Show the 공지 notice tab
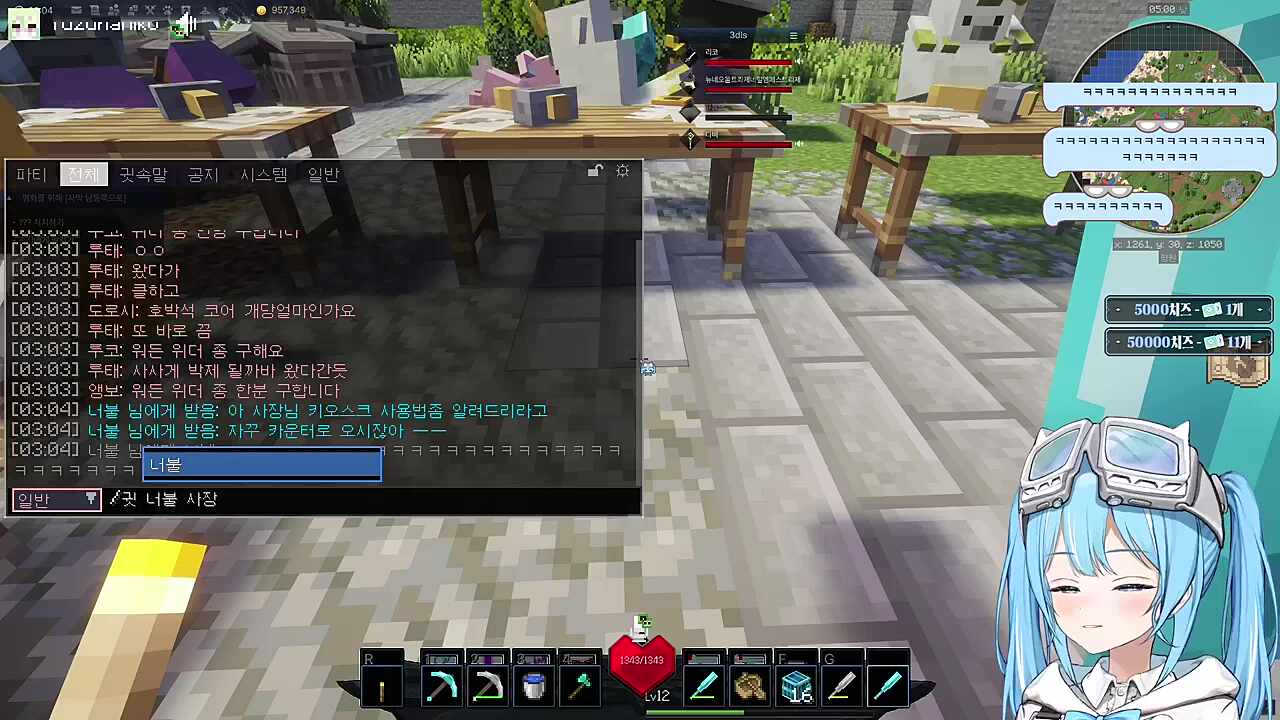Image resolution: width=1280 pixels, height=720 pixels. point(203,175)
